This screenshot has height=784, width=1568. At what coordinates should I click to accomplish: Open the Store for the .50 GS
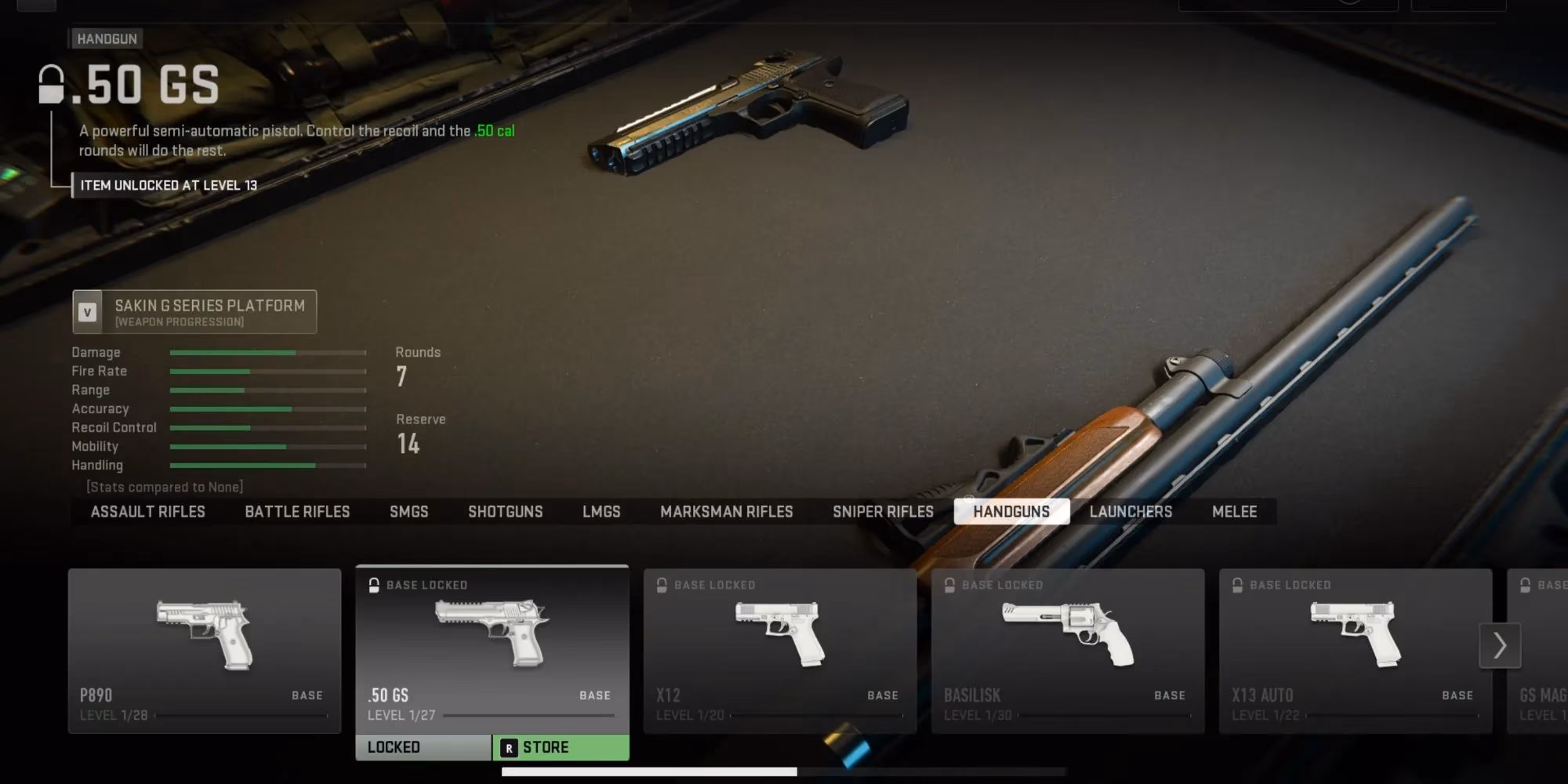[x=561, y=748]
